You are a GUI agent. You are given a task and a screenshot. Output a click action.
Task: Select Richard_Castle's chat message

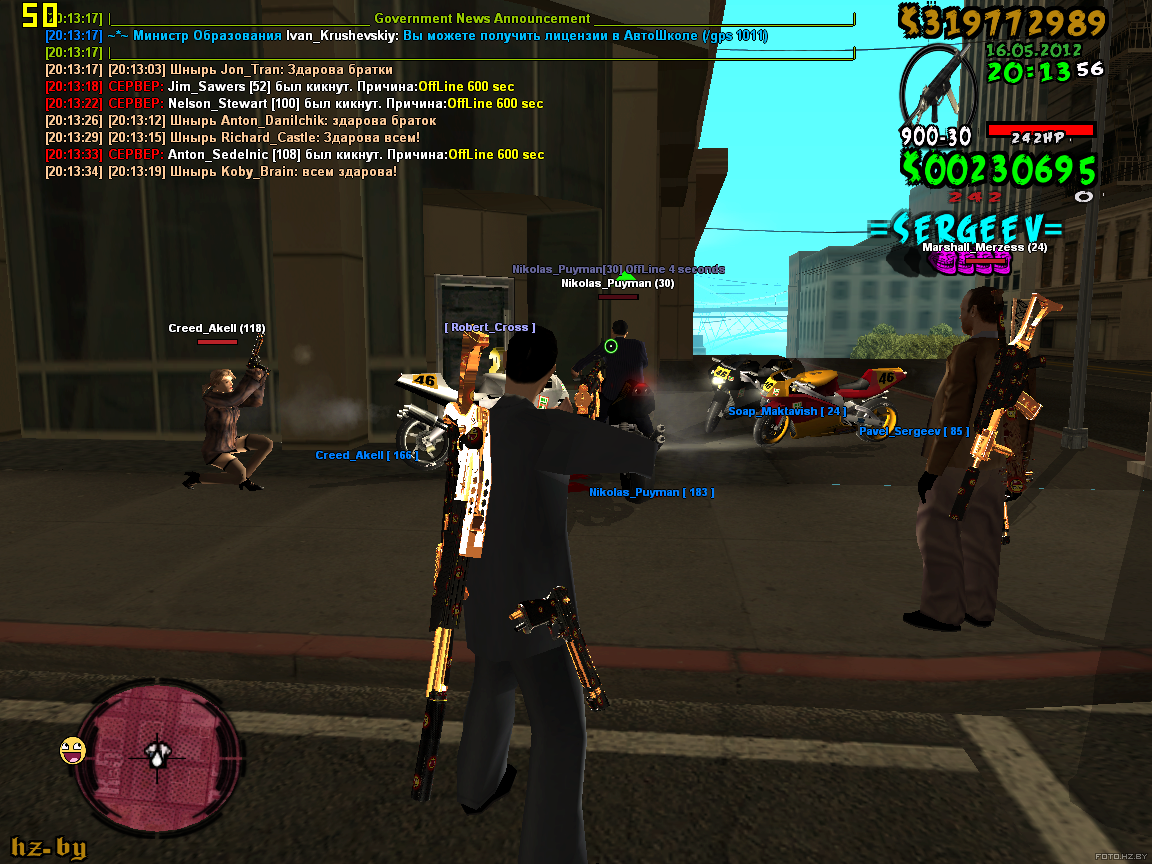tap(233, 138)
